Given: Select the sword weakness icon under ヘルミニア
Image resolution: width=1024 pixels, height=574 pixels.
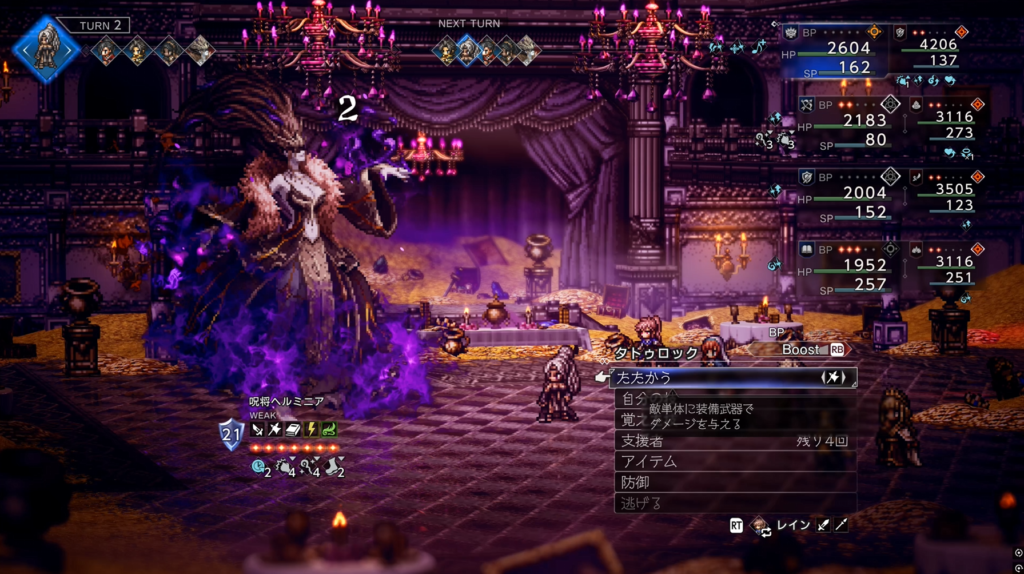Looking at the screenshot, I should 258,429.
